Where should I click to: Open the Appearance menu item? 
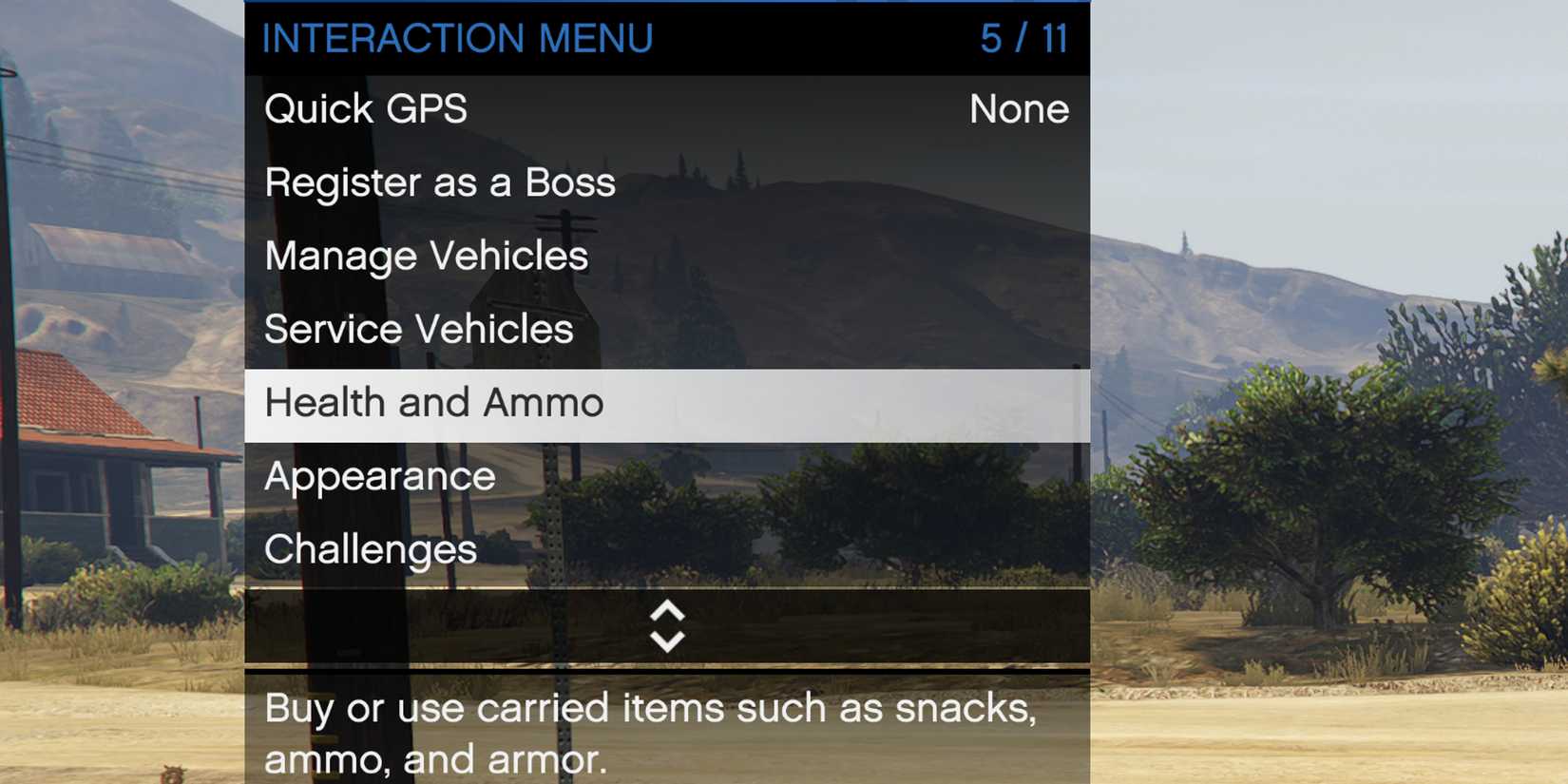point(379,476)
